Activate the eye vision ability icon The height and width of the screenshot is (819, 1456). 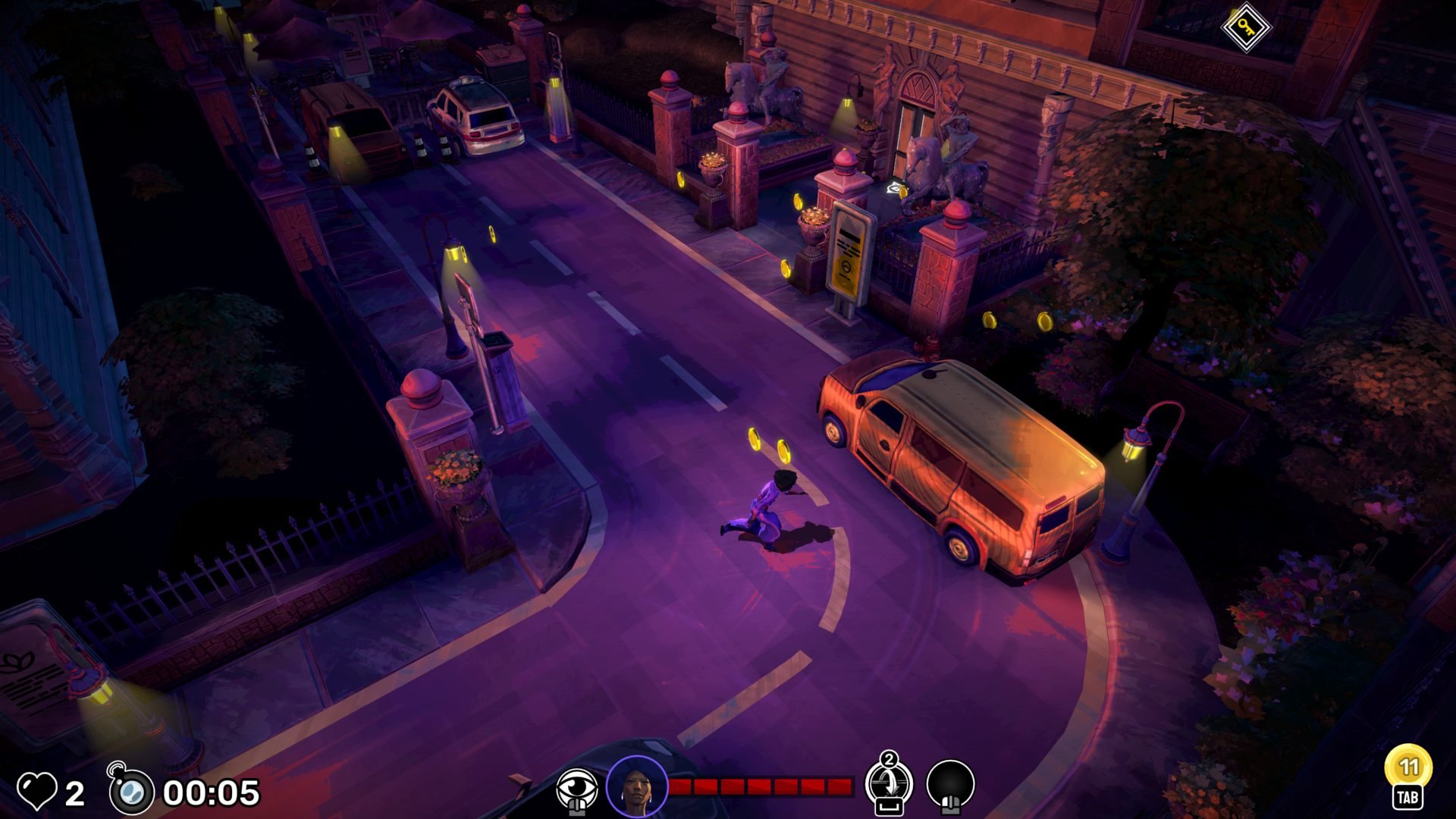(576, 789)
